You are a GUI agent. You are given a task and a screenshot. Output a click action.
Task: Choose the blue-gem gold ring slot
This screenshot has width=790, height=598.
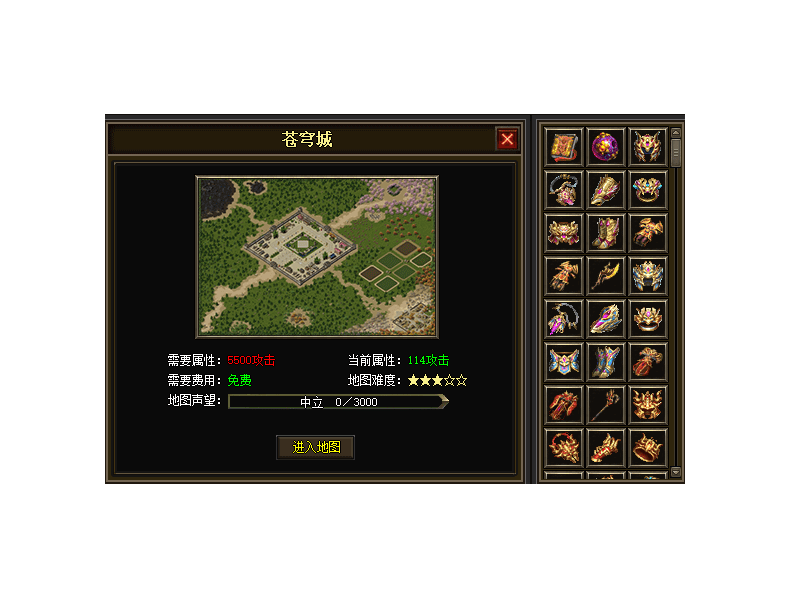coord(648,190)
